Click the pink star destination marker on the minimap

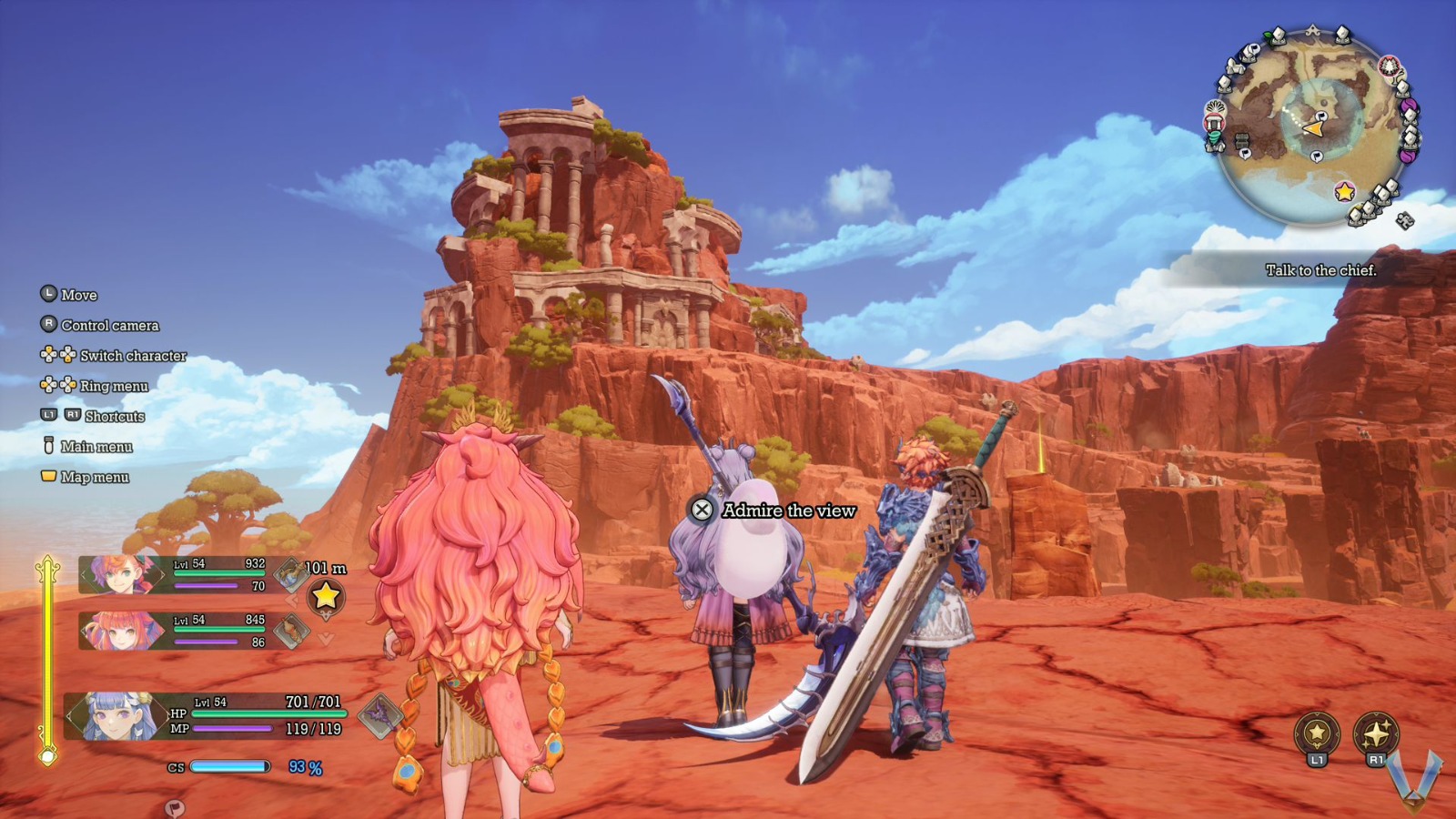pos(1343,193)
